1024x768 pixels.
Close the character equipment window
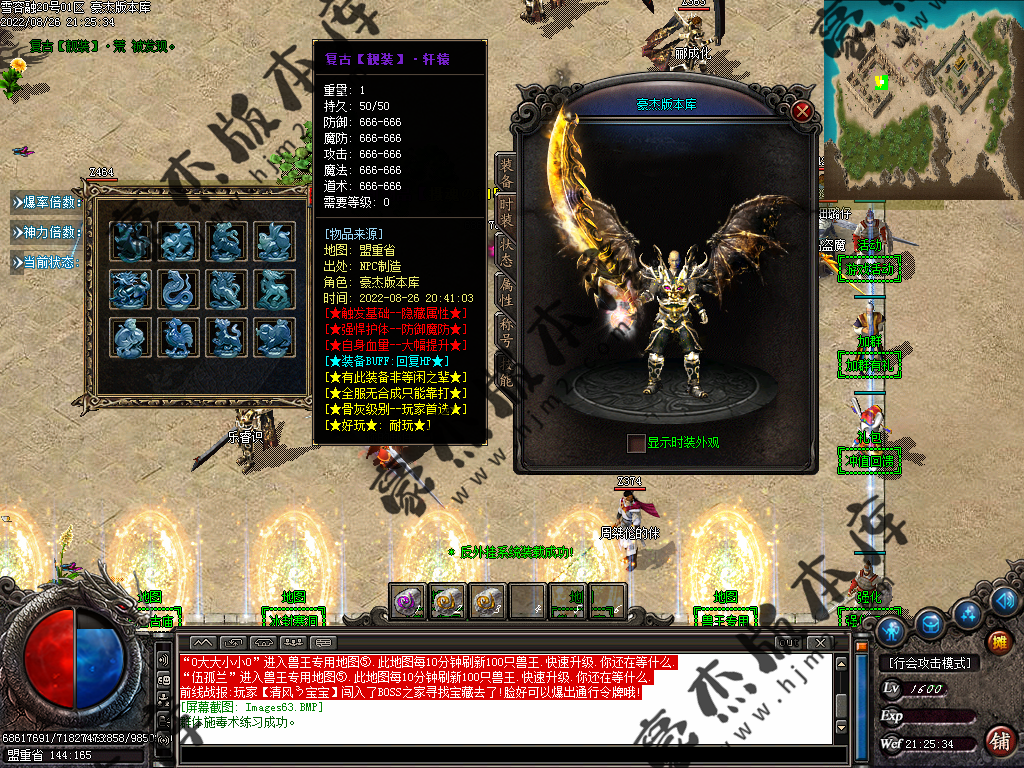coord(801,111)
